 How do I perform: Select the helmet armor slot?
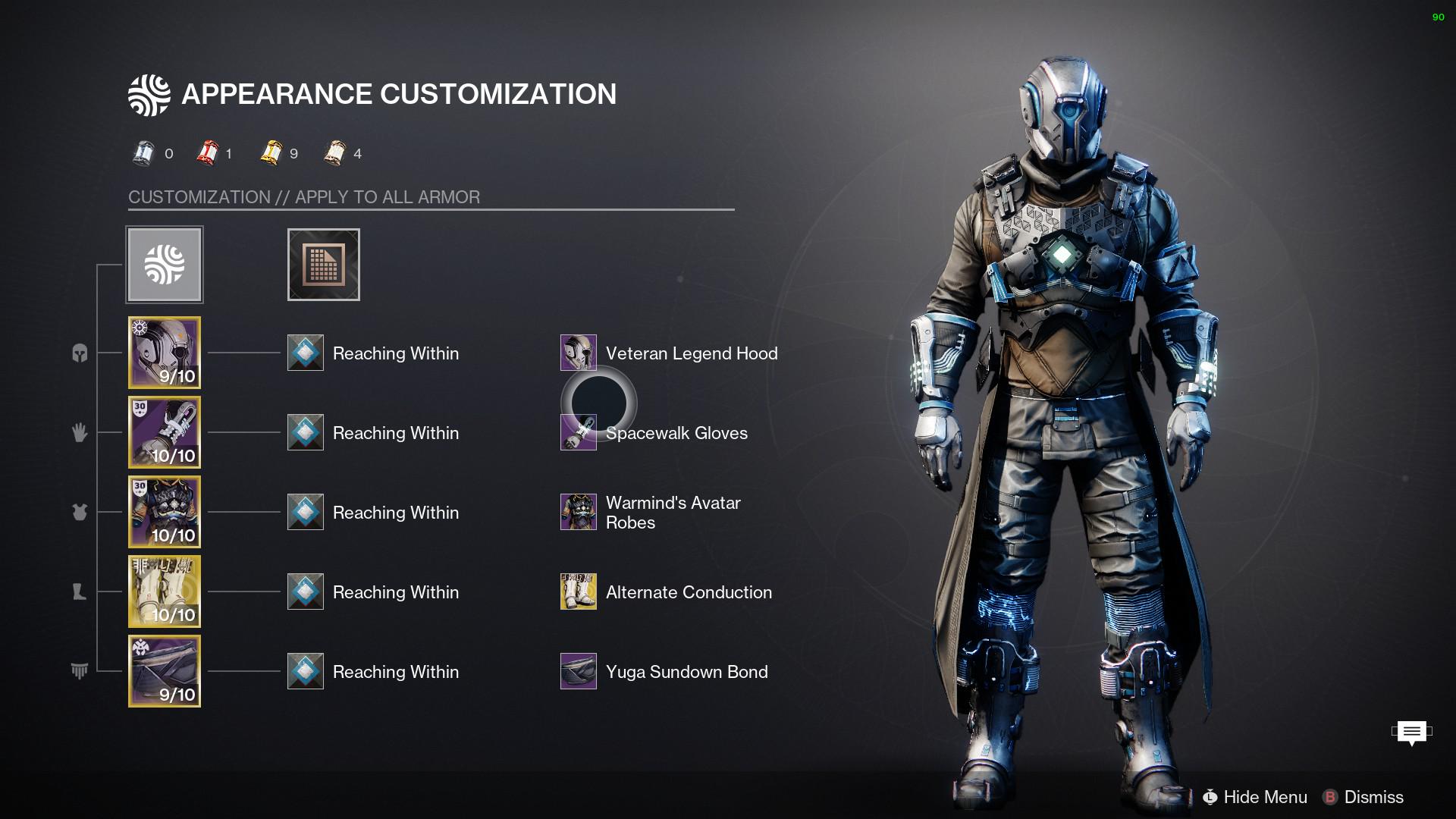pyautogui.click(x=165, y=353)
